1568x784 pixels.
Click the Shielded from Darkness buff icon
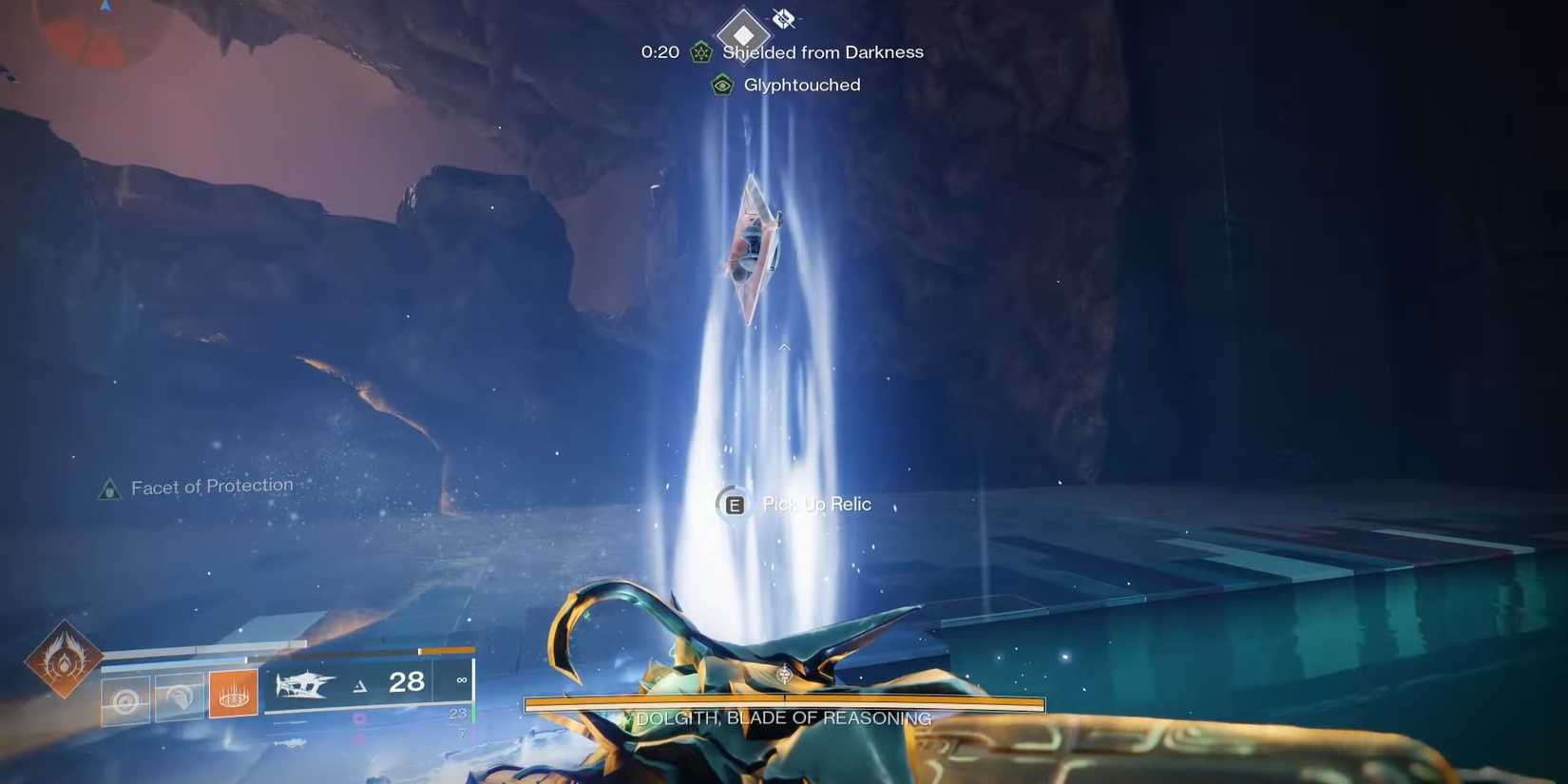[x=701, y=52]
